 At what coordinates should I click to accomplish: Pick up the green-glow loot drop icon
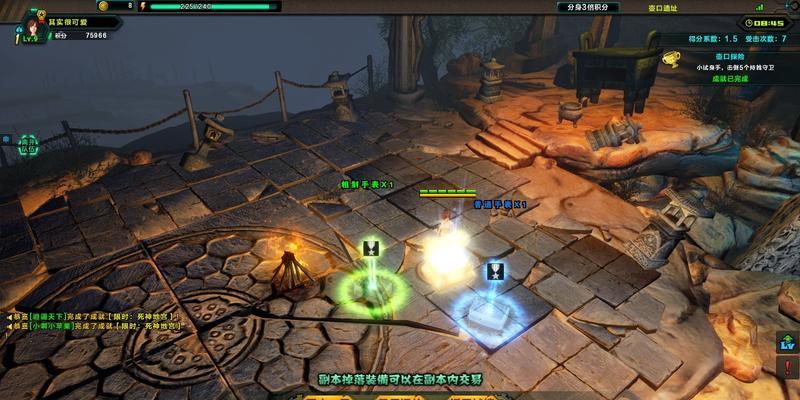click(x=370, y=248)
